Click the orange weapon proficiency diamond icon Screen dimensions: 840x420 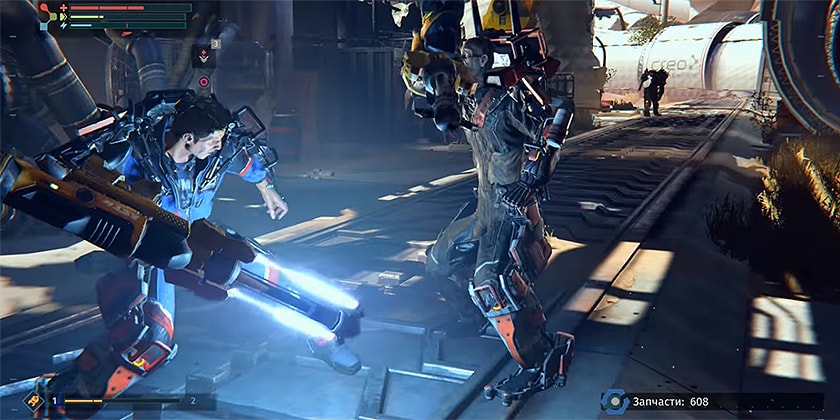[33, 401]
